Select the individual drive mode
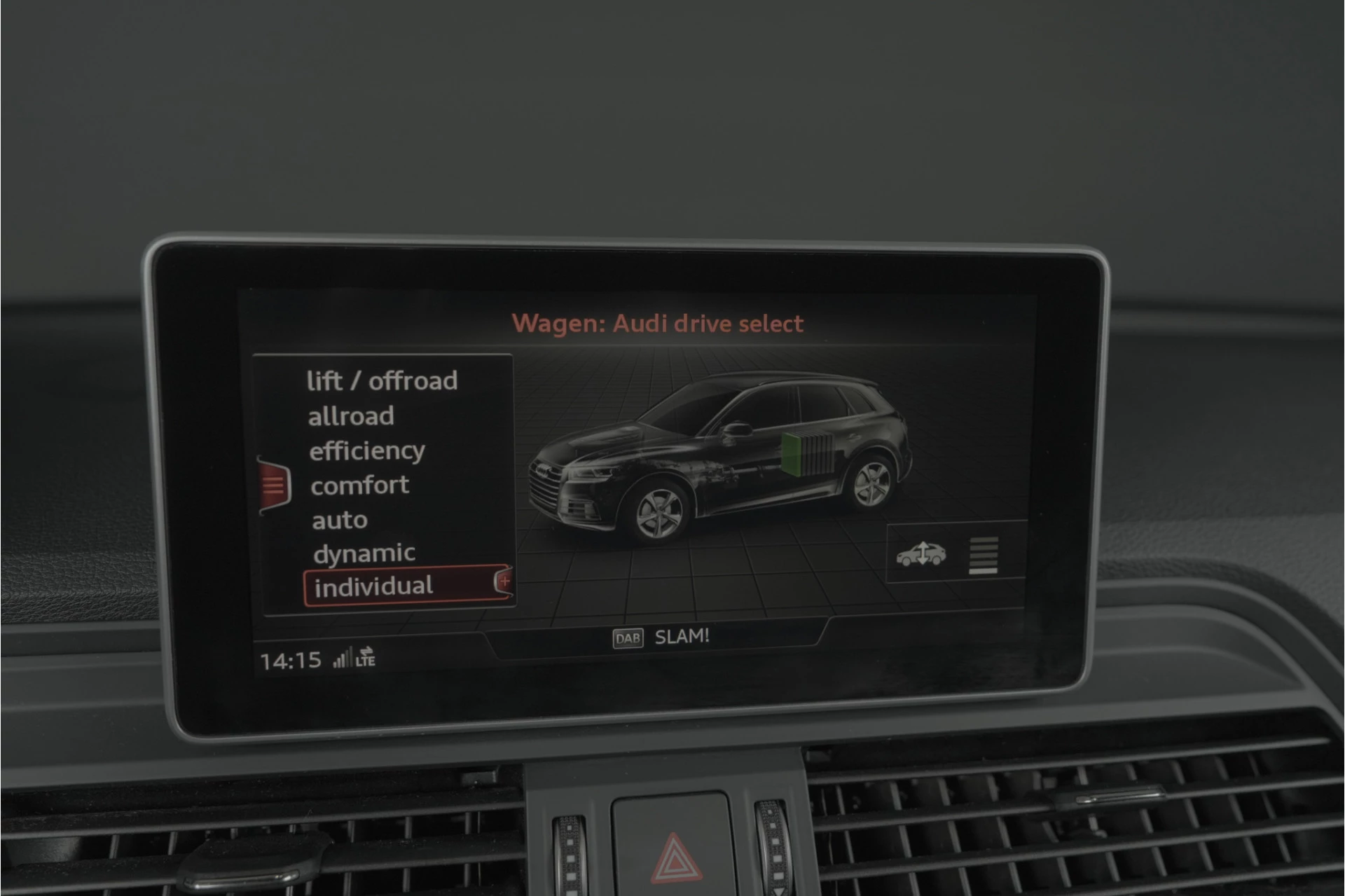1345x896 pixels. point(373,587)
